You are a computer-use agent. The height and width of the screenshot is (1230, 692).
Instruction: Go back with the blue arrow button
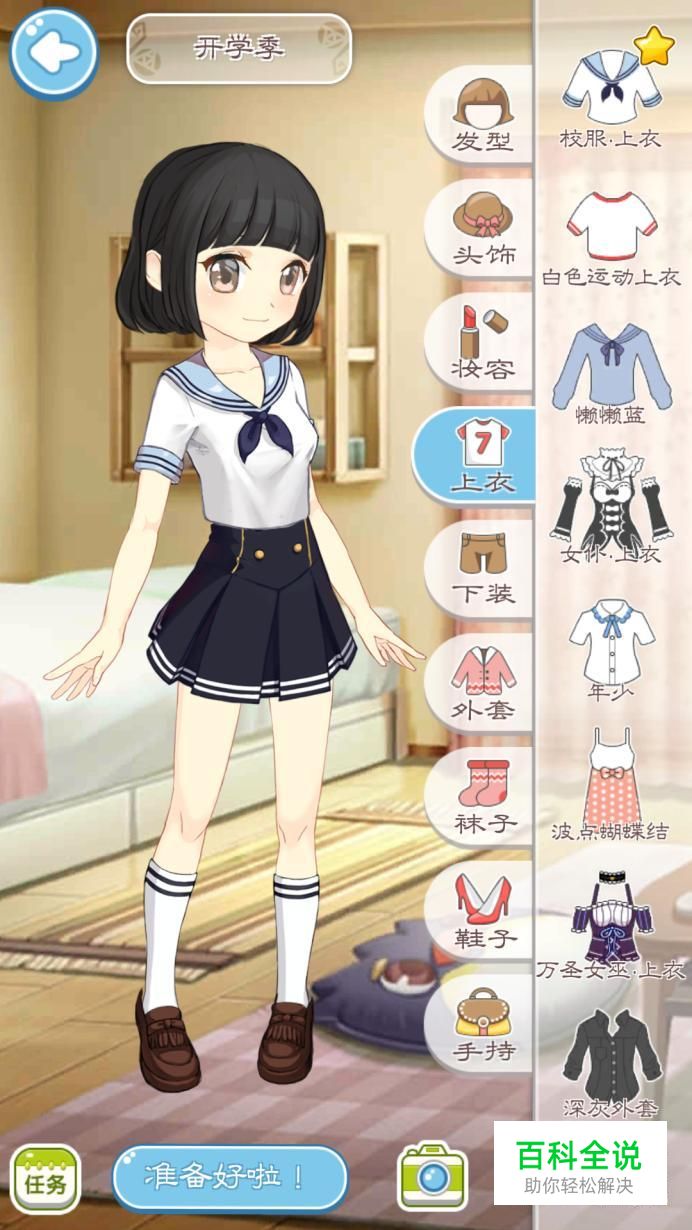(53, 51)
